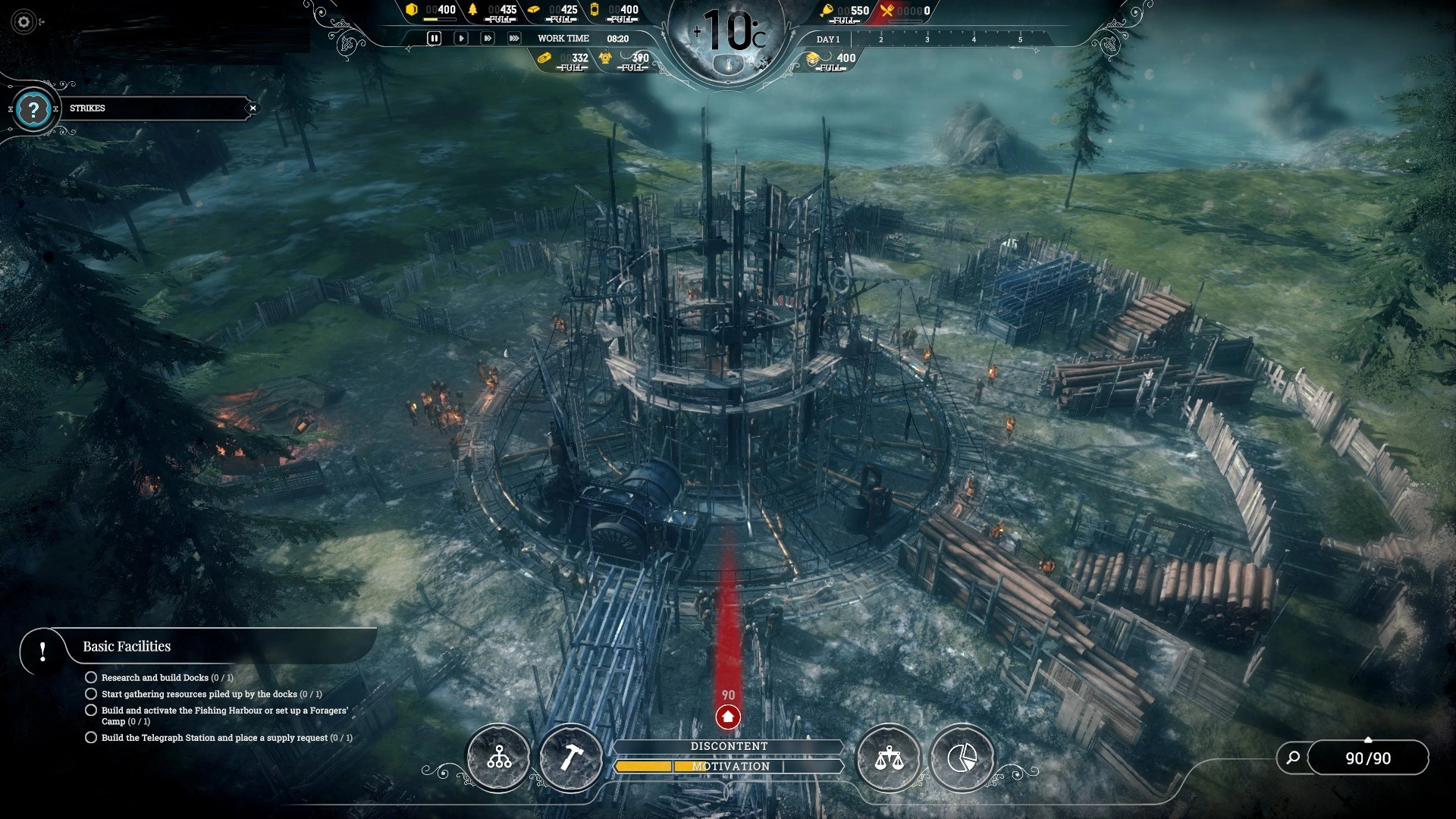The height and width of the screenshot is (819, 1456).
Task: Click the Basic Facilities objective header
Action: (x=127, y=647)
